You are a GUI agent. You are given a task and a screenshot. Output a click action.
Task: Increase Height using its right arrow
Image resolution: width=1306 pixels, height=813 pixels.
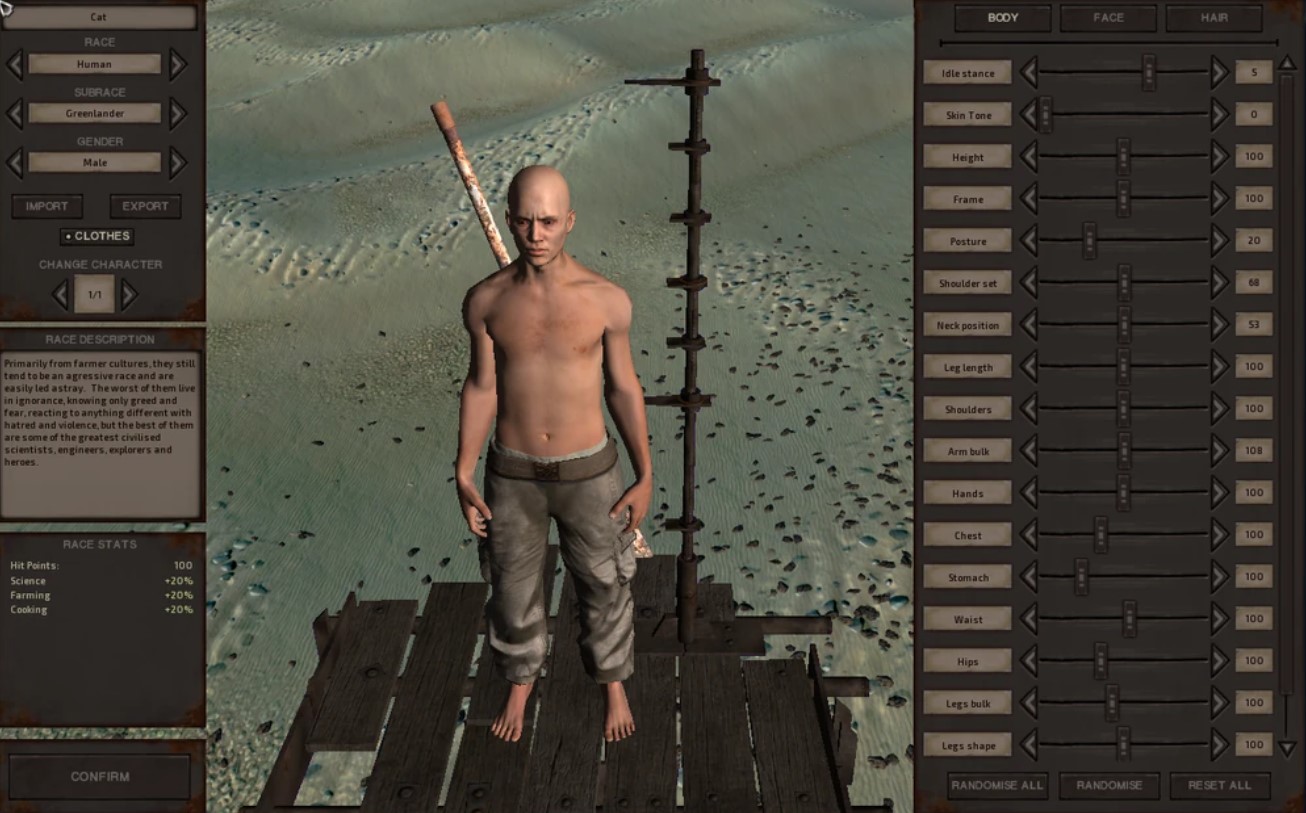(1218, 156)
